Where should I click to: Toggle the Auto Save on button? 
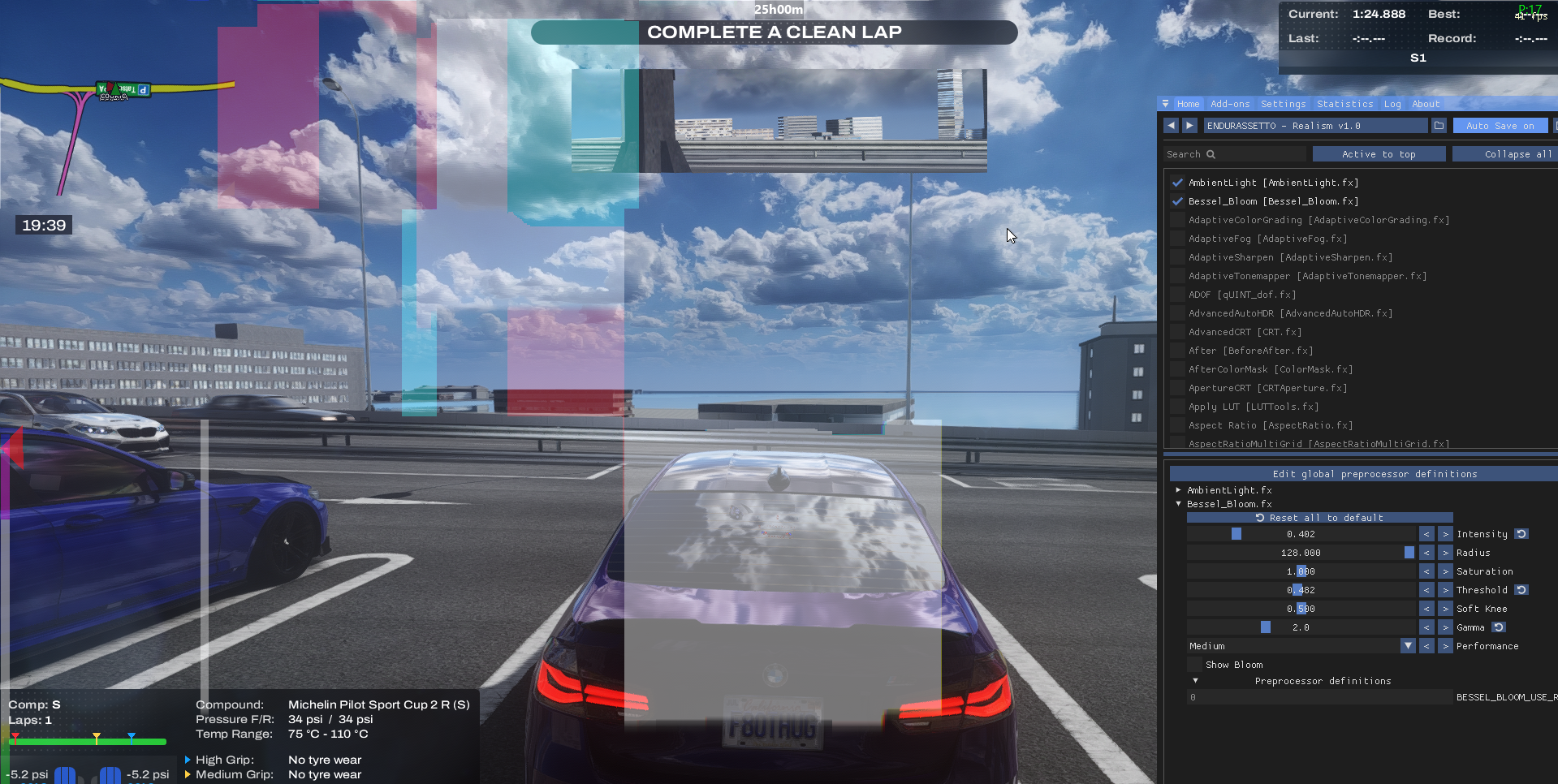[x=1500, y=126]
